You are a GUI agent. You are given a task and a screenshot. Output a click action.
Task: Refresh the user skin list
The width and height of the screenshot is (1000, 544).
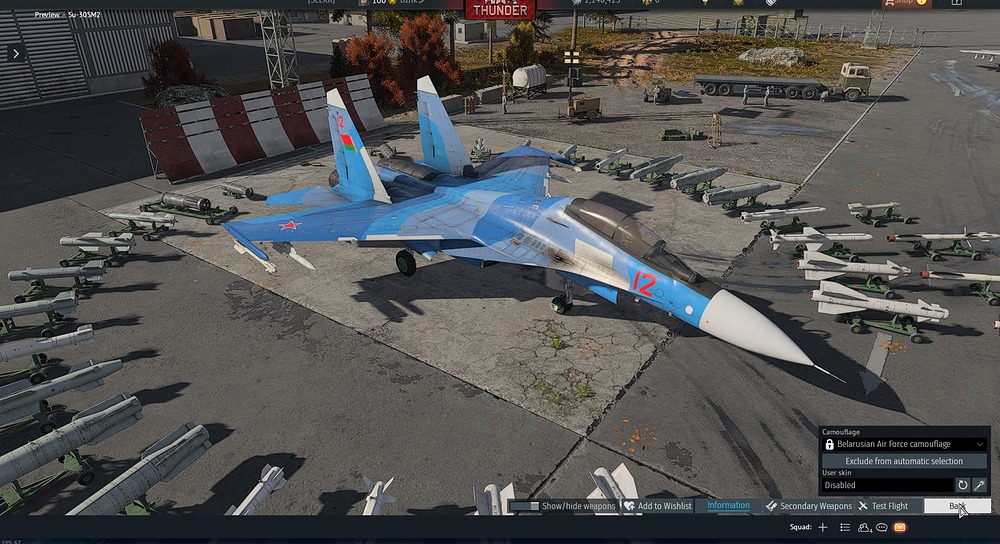pos(963,485)
